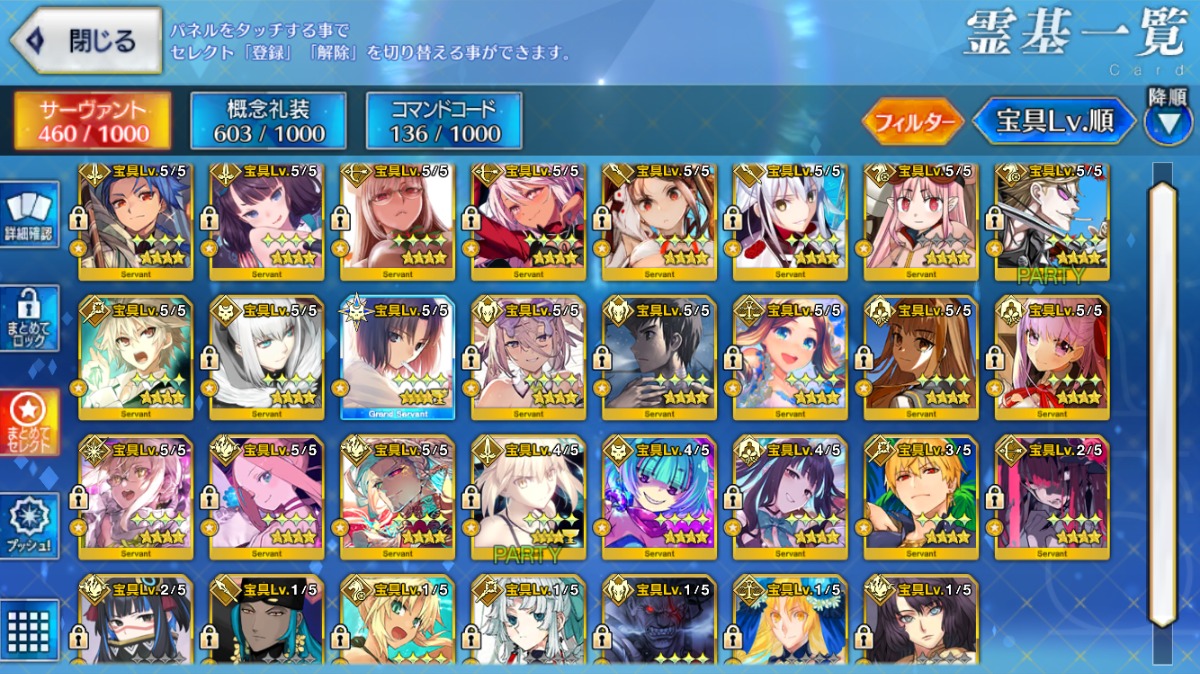The image size is (1200, 674).
Task: Change the grid layout with the grid icon
Action: point(32,629)
